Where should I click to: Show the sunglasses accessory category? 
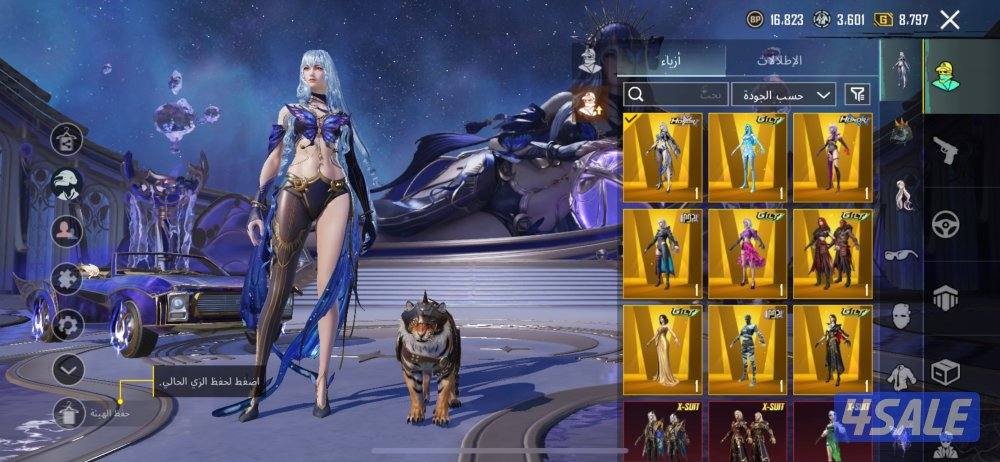click(901, 257)
